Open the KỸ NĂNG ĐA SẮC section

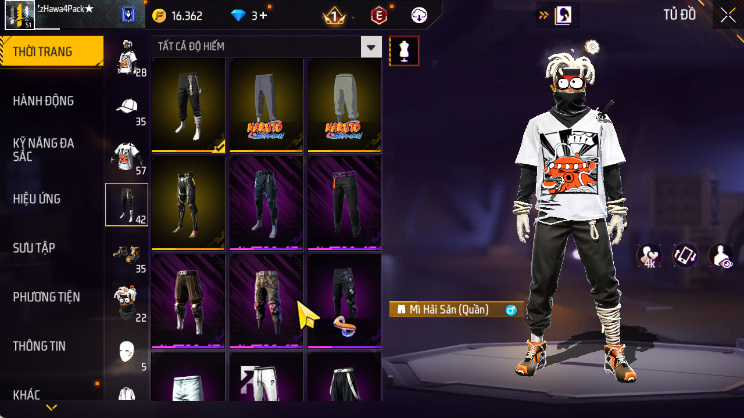tap(50, 149)
